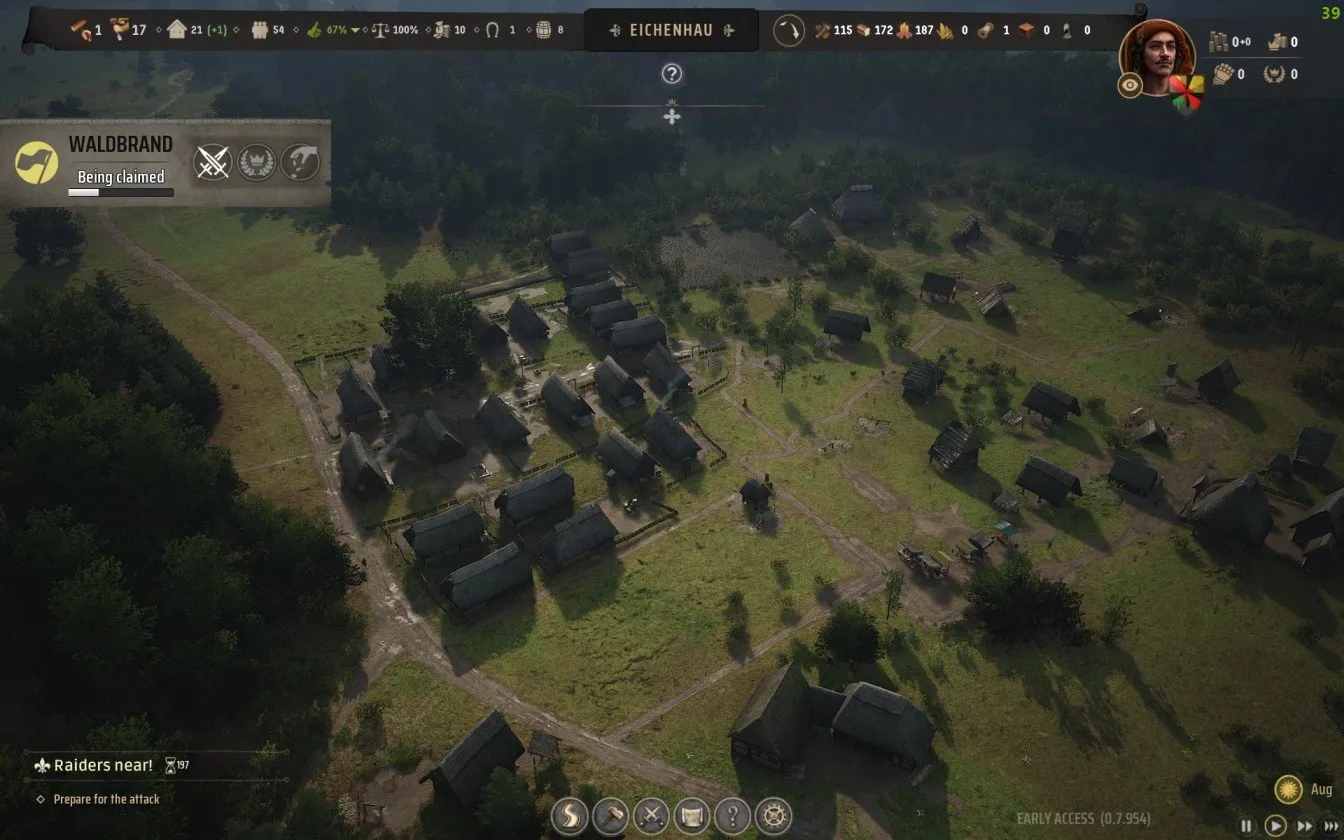Open the question mark help menu
The height and width of the screenshot is (840, 1344).
click(733, 816)
